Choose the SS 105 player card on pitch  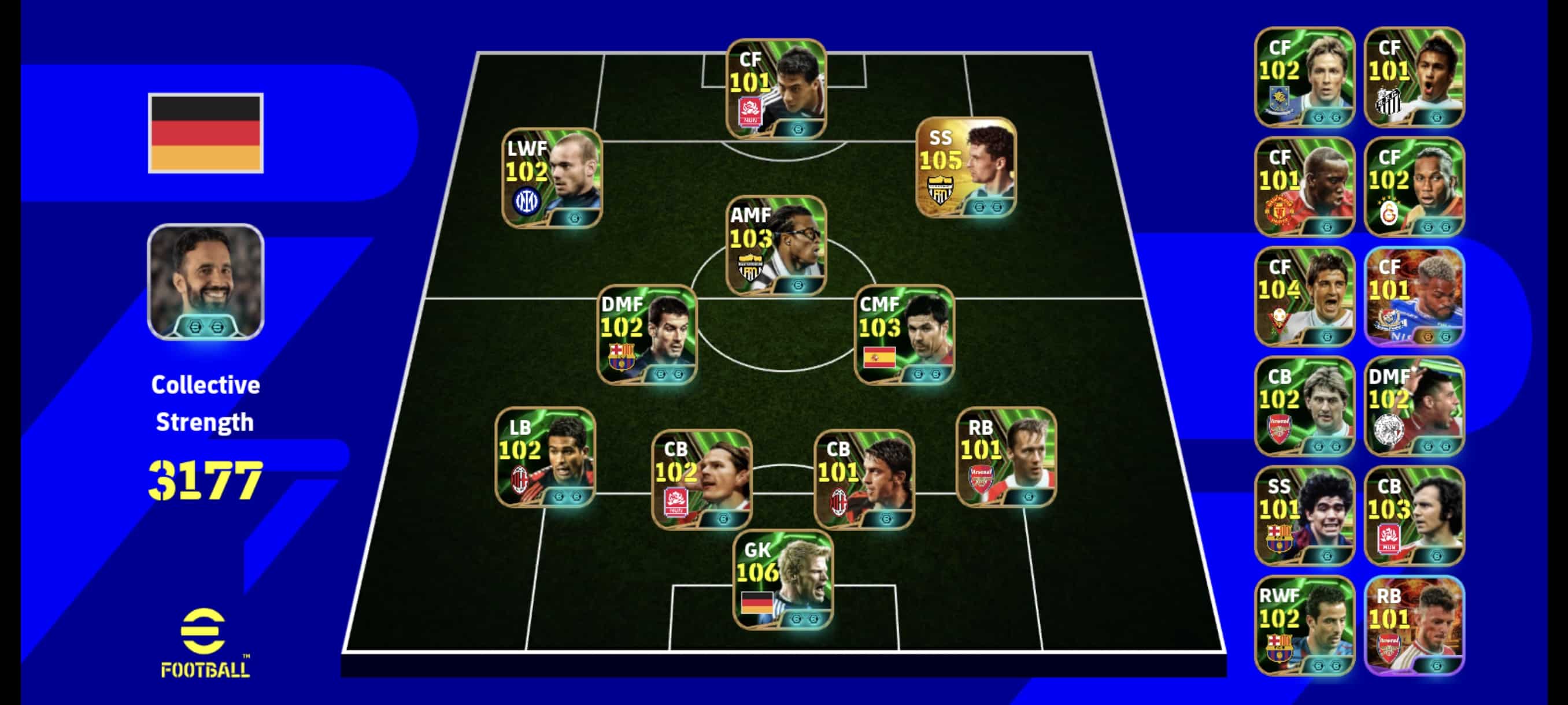tap(966, 167)
